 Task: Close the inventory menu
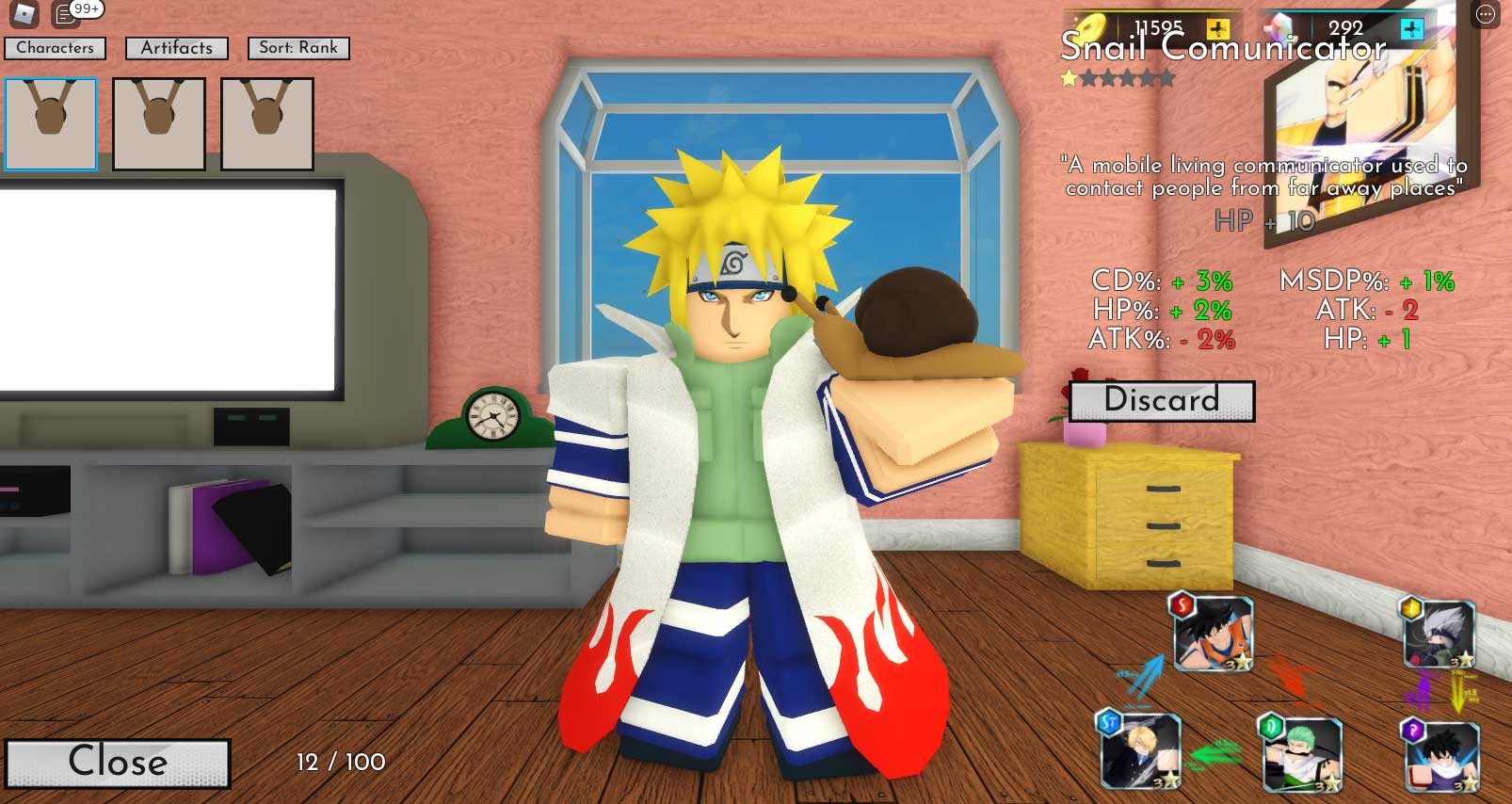click(118, 762)
